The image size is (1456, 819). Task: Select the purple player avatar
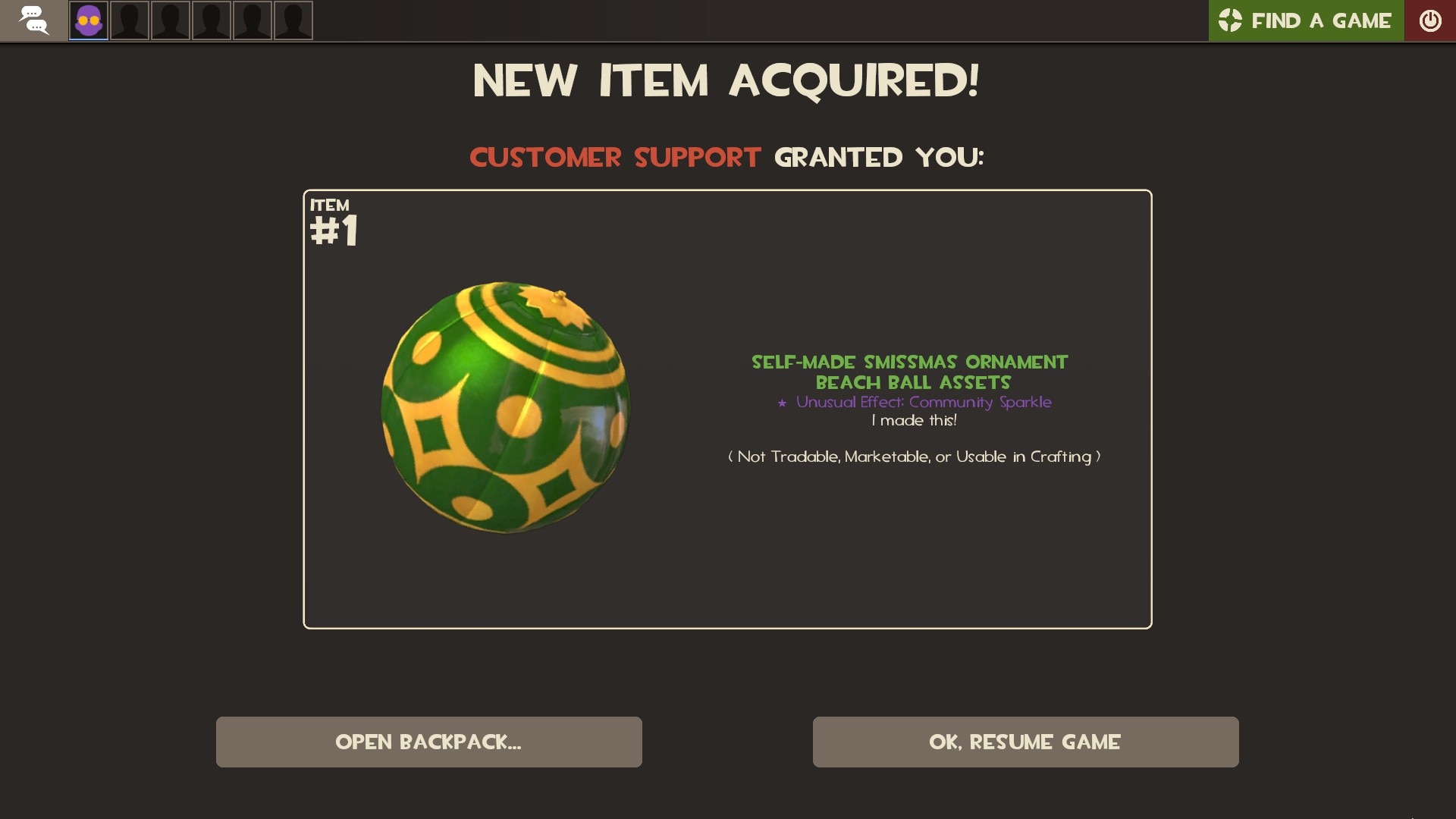click(x=89, y=20)
